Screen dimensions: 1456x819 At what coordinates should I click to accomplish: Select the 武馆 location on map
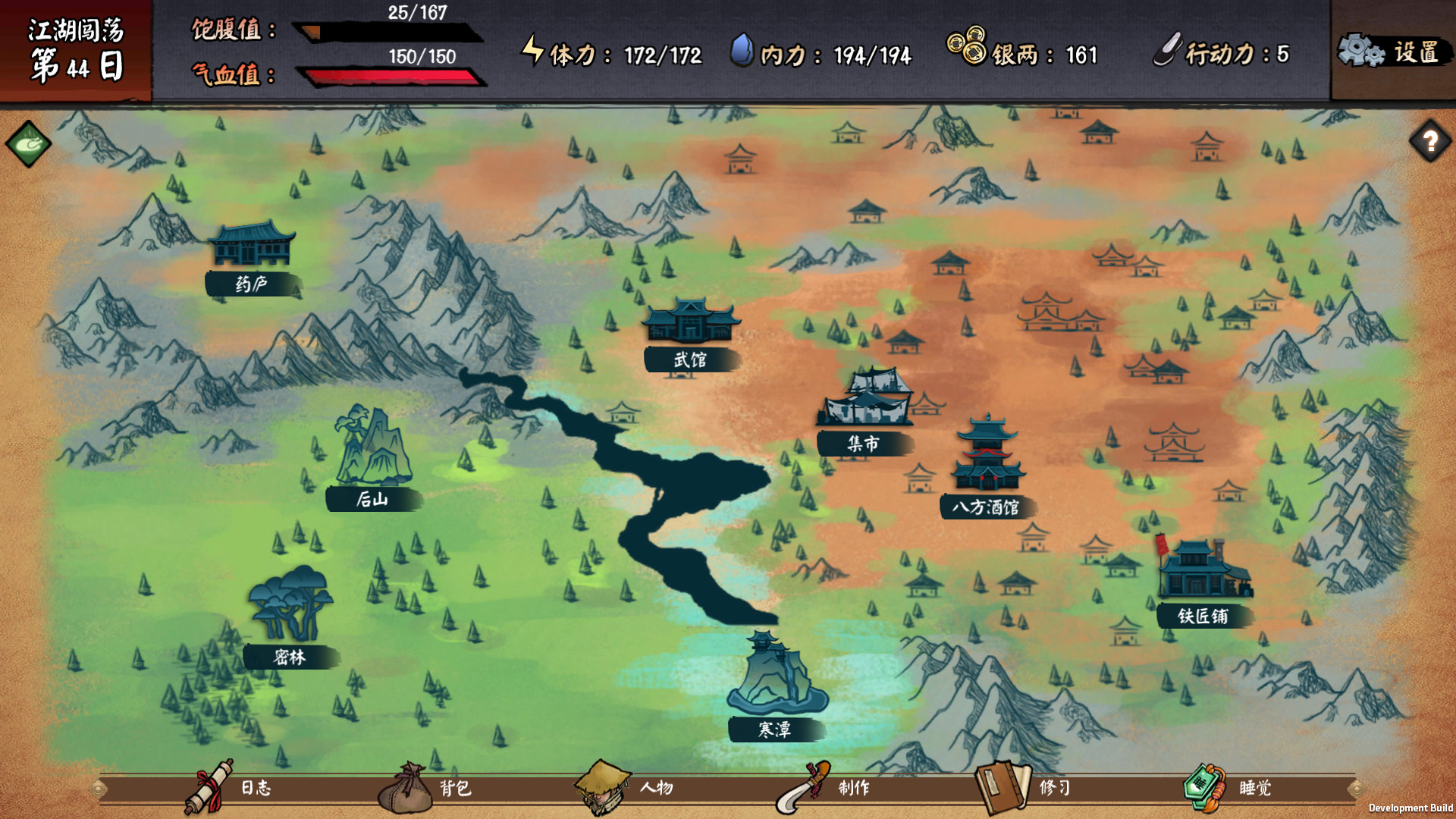tap(690, 334)
